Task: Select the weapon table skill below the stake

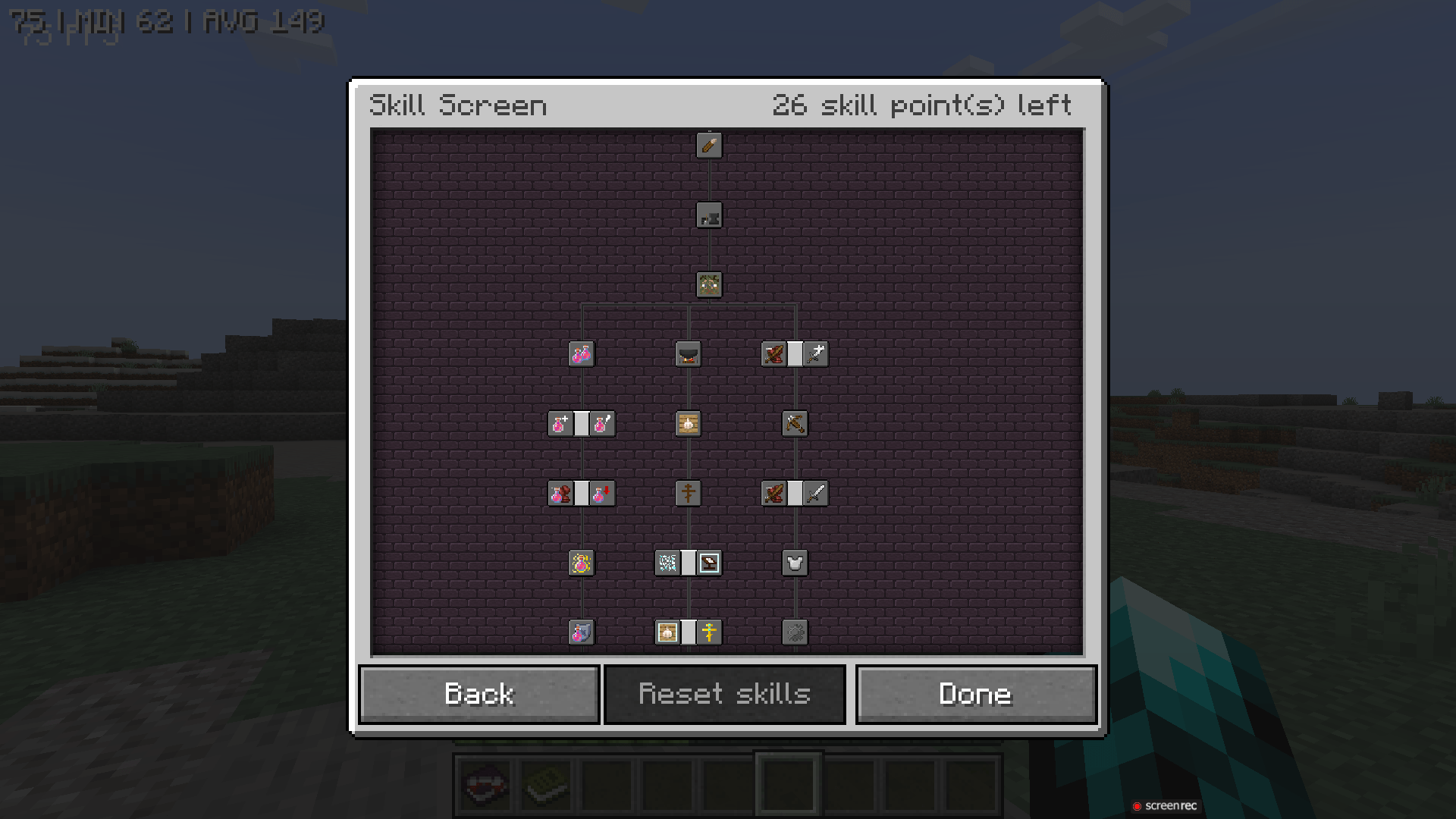Action: [x=710, y=215]
